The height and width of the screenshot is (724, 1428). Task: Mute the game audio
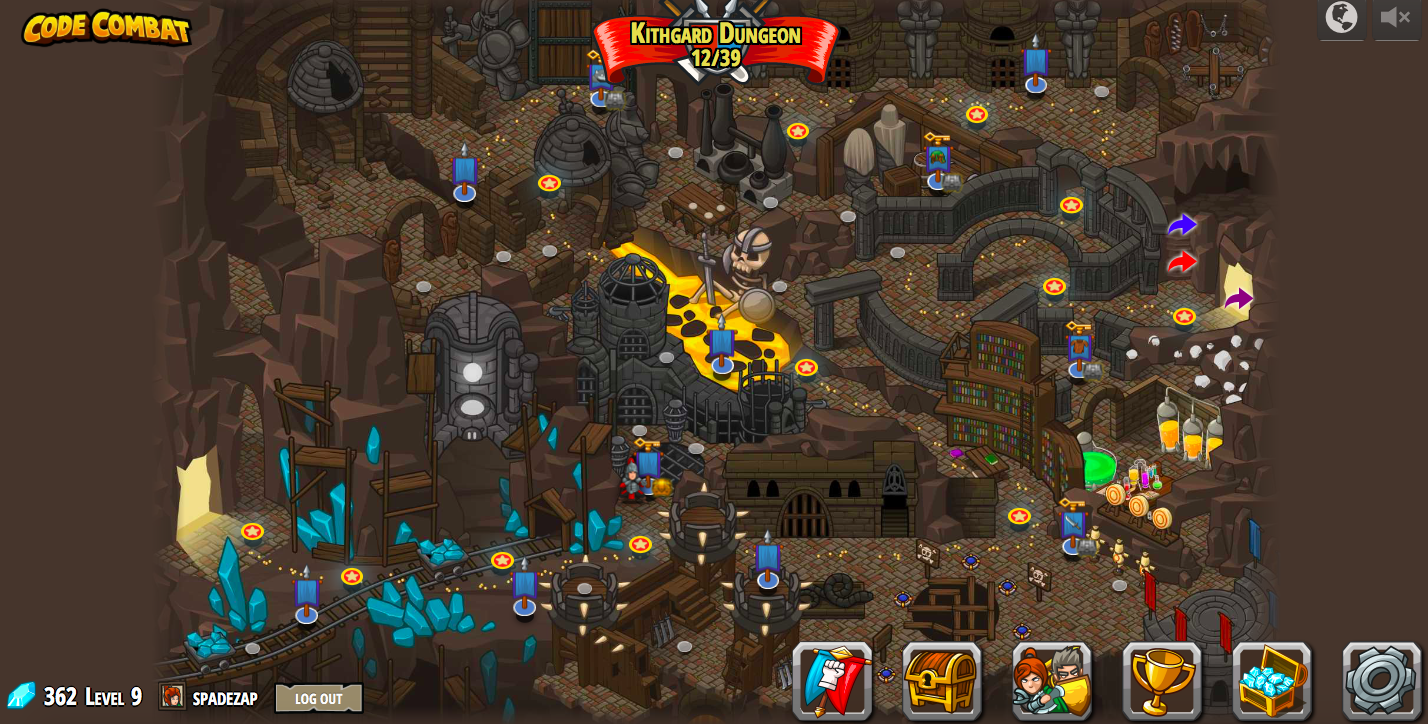point(1396,17)
